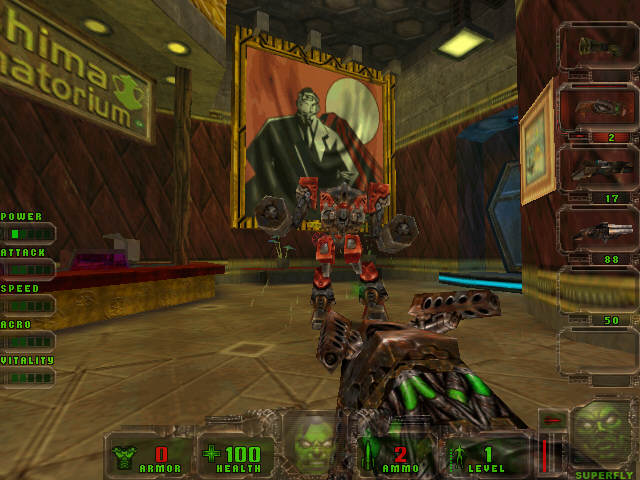Click the player face portrait in status bar

311,441
